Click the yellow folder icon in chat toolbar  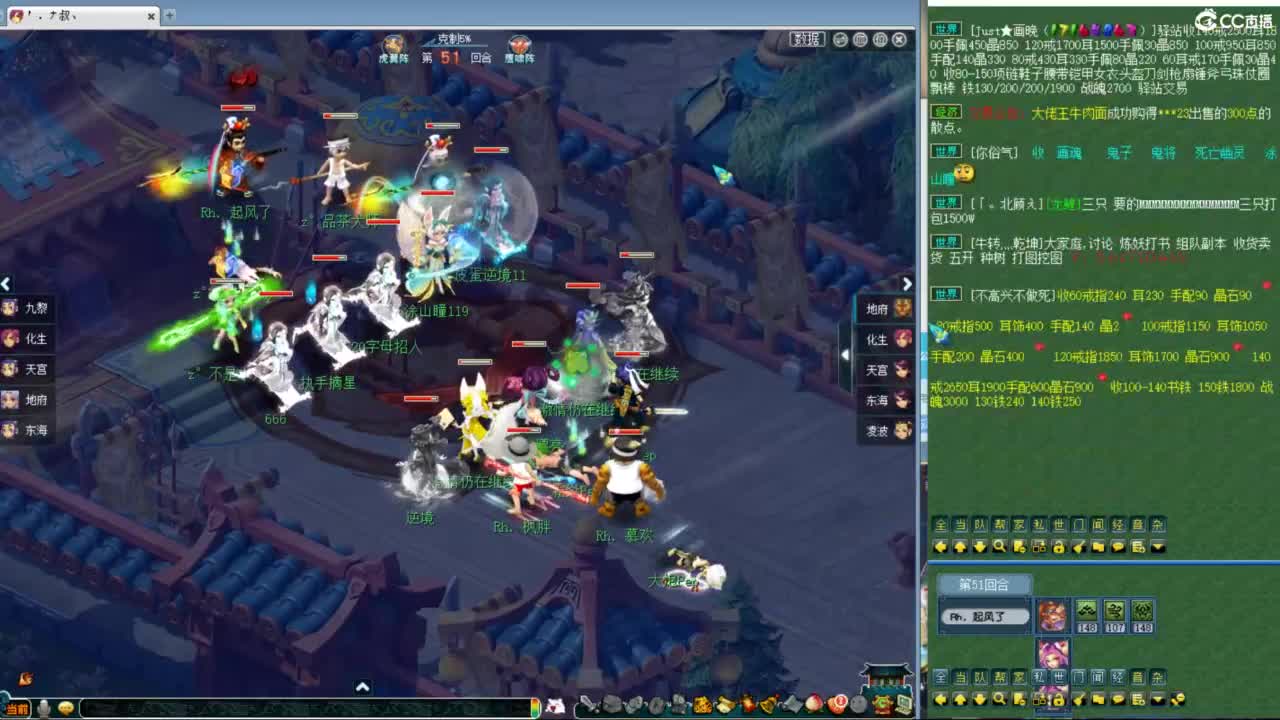[x=1097, y=546]
